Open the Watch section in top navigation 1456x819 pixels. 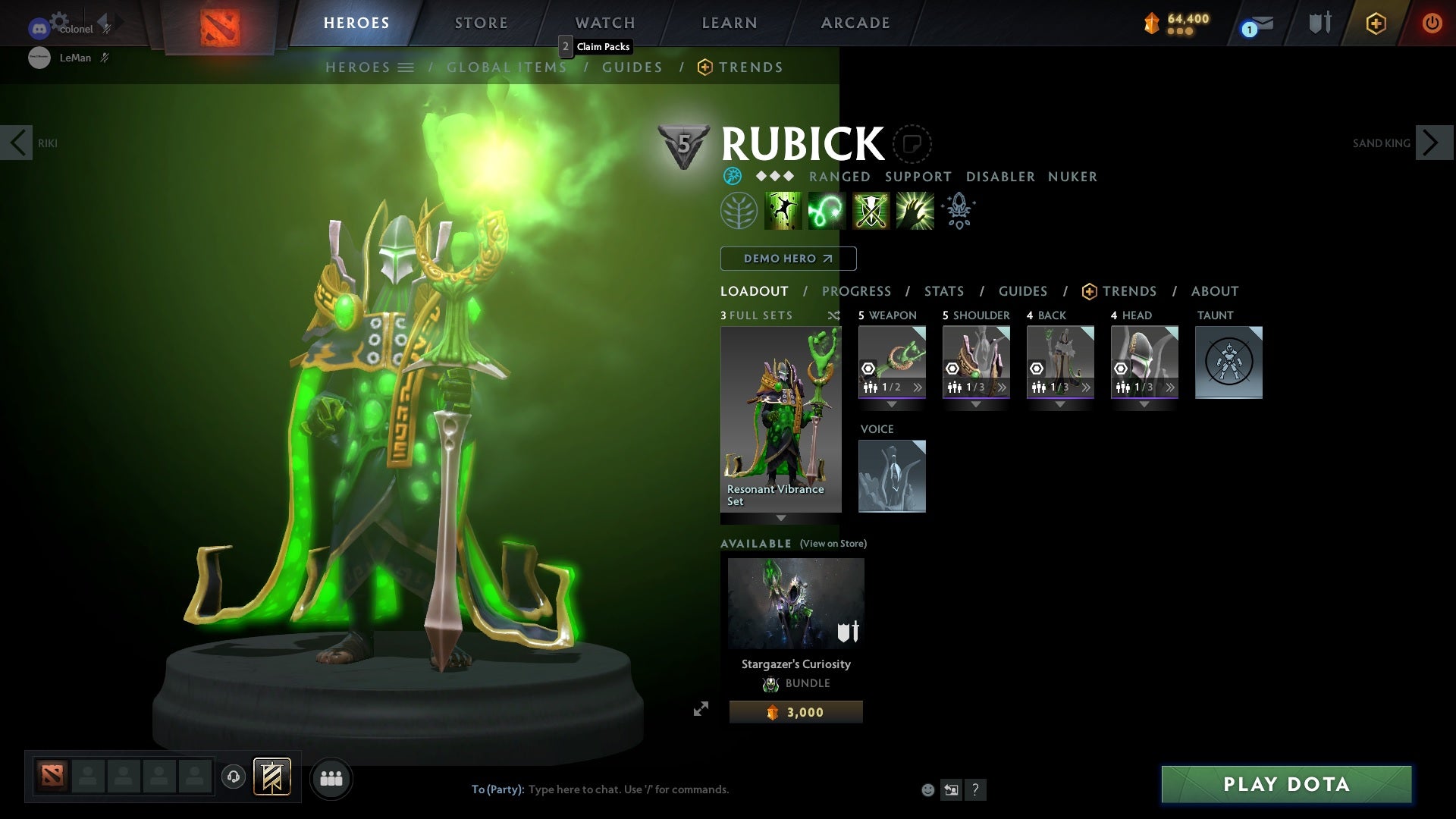[605, 22]
